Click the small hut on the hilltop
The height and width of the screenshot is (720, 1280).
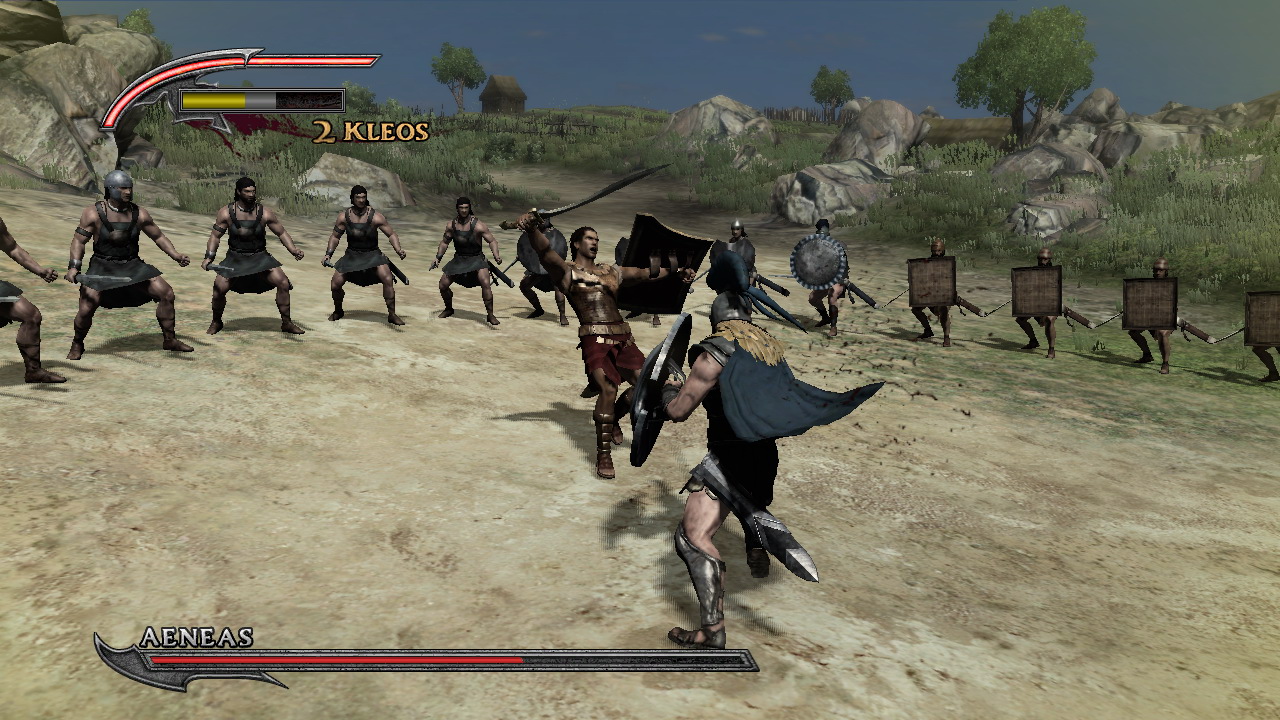click(501, 93)
